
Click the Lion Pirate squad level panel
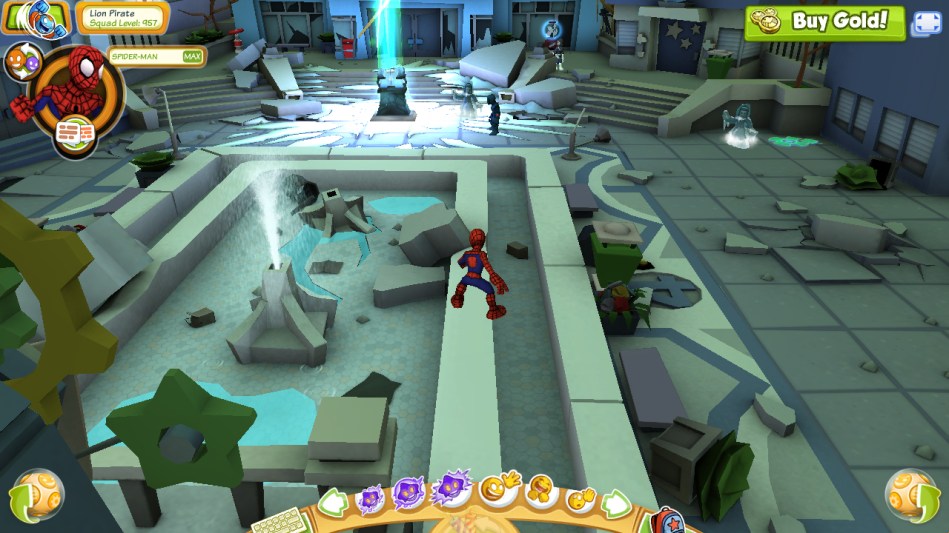click(121, 17)
